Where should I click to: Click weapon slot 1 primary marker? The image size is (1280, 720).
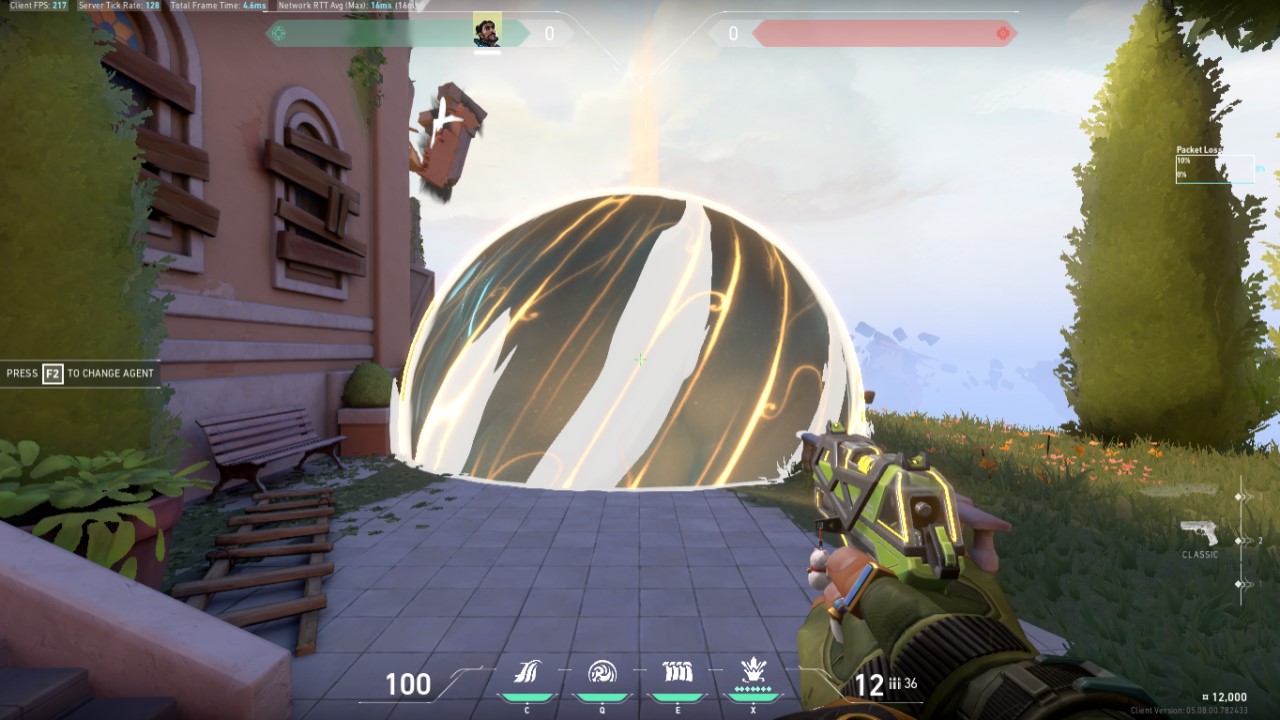click(1238, 583)
